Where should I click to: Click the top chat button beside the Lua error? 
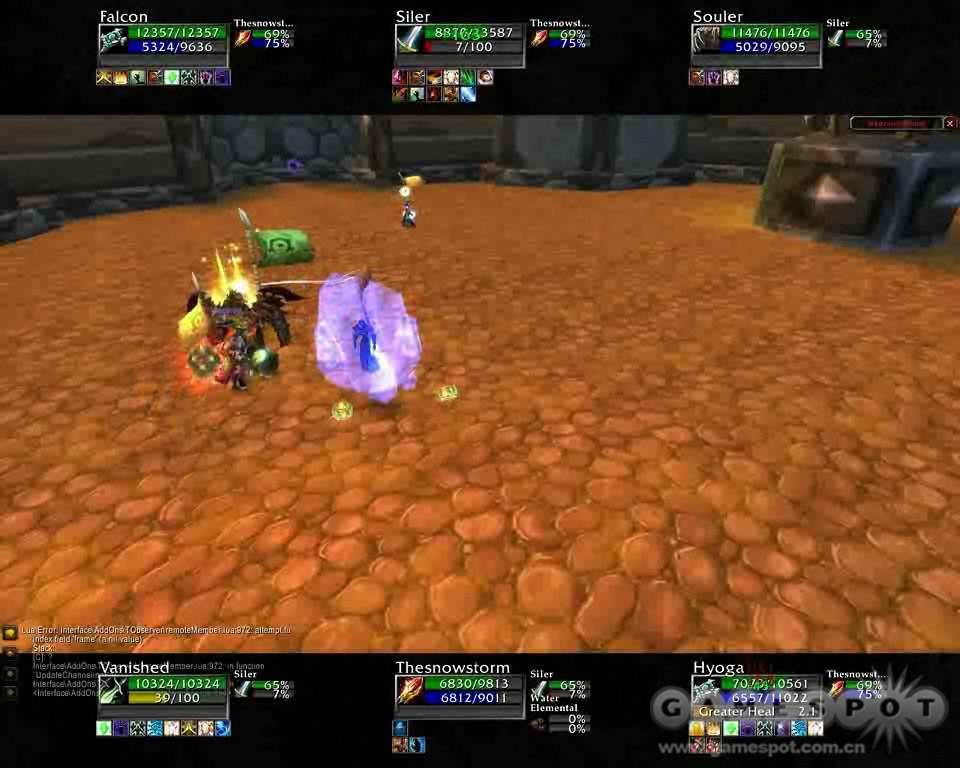click(9, 632)
